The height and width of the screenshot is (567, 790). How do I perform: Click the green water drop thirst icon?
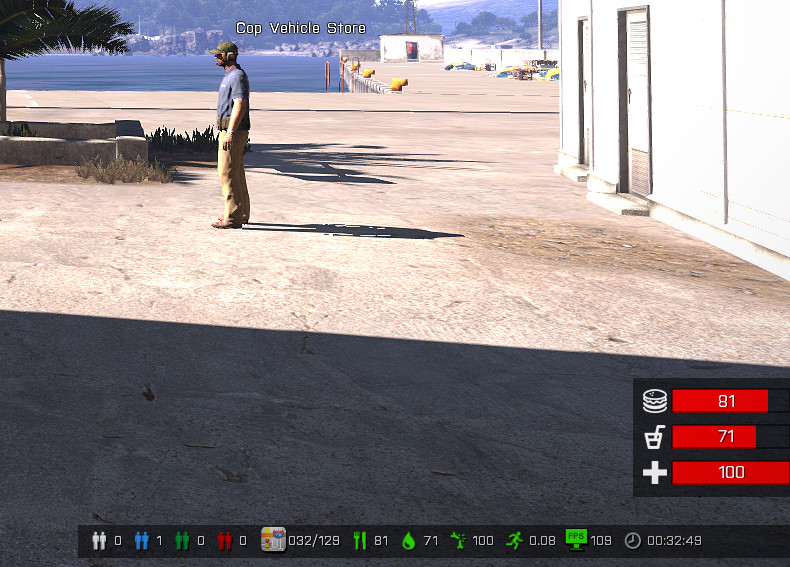click(408, 541)
